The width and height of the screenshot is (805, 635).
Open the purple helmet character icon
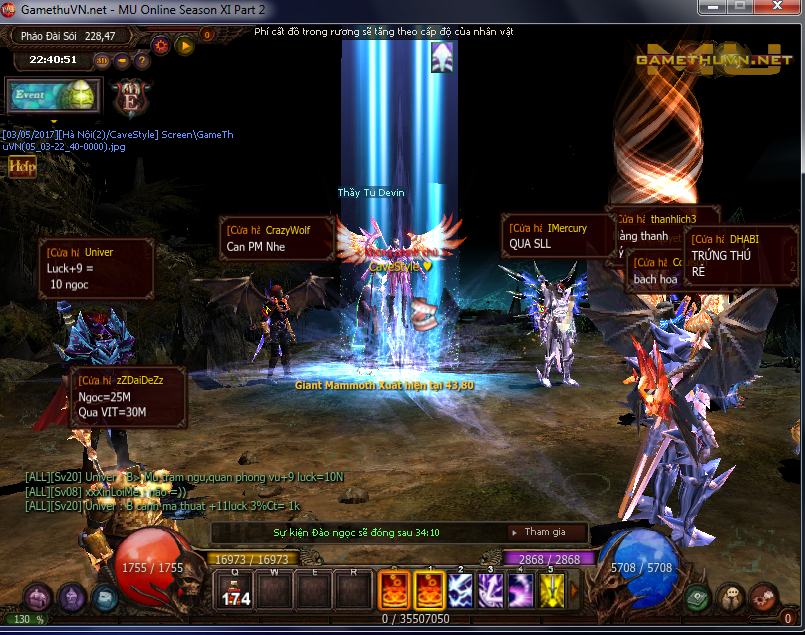[71, 599]
